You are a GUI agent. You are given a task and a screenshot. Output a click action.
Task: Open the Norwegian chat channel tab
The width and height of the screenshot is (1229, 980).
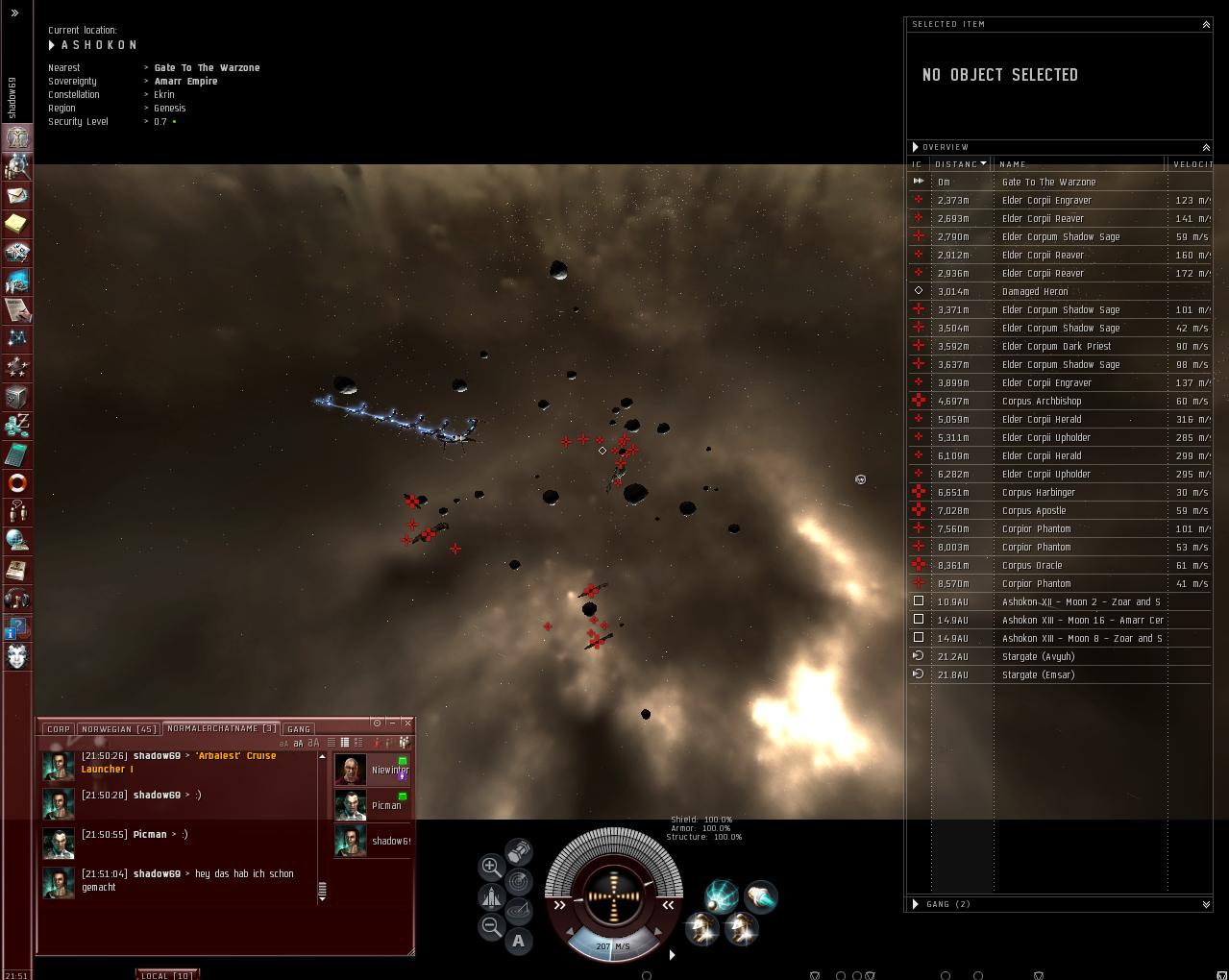pos(118,729)
